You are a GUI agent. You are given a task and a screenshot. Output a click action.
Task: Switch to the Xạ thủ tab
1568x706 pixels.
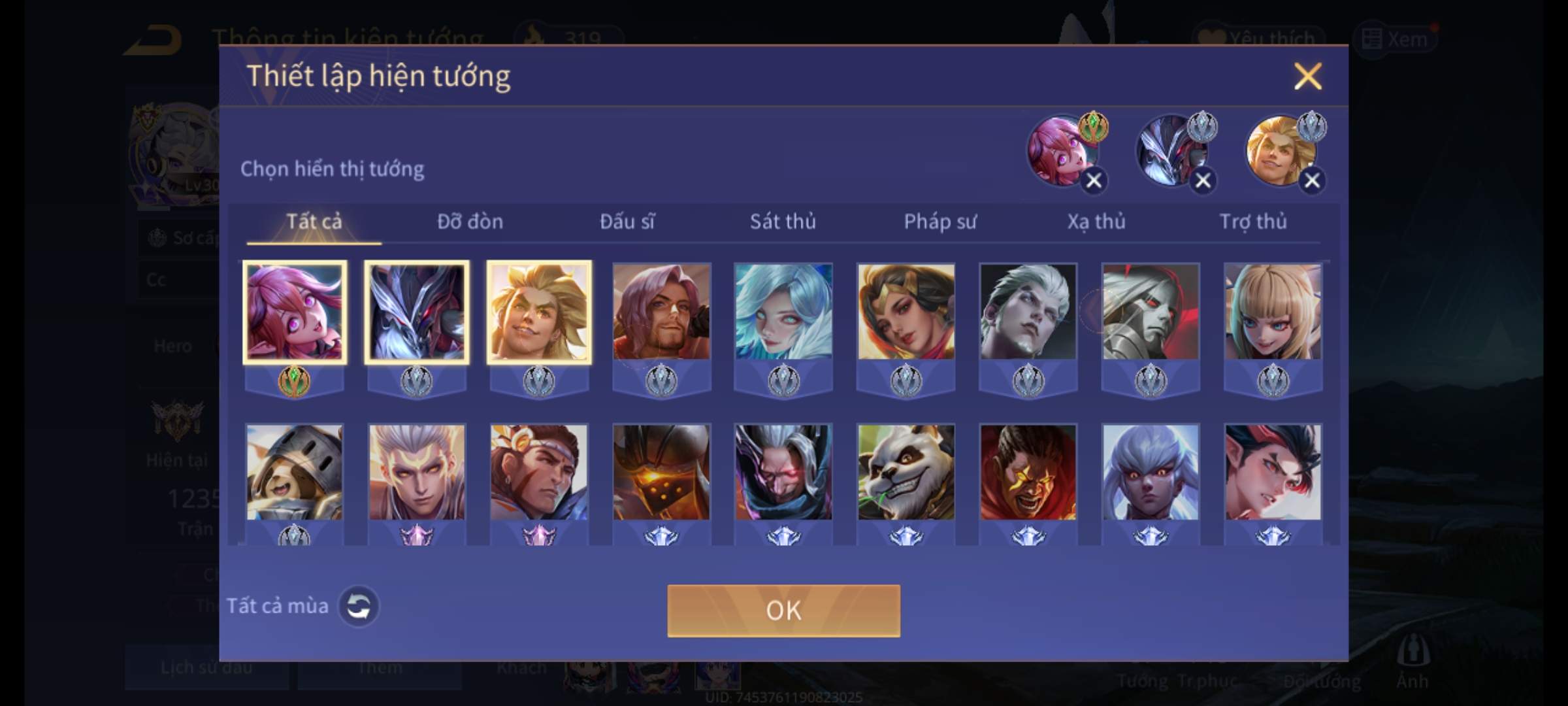click(1096, 222)
